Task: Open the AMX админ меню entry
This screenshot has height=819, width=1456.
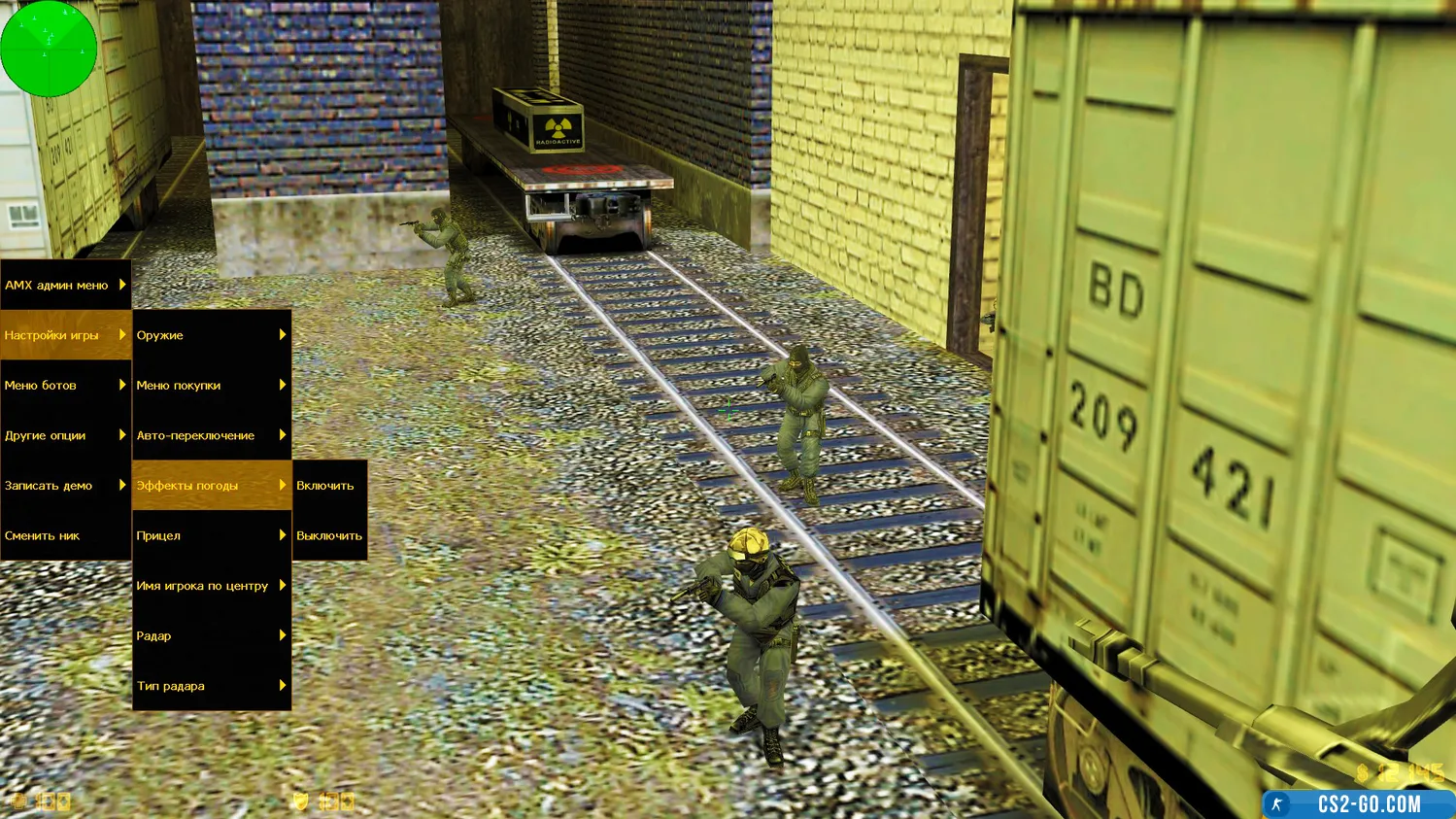Action: (65, 285)
